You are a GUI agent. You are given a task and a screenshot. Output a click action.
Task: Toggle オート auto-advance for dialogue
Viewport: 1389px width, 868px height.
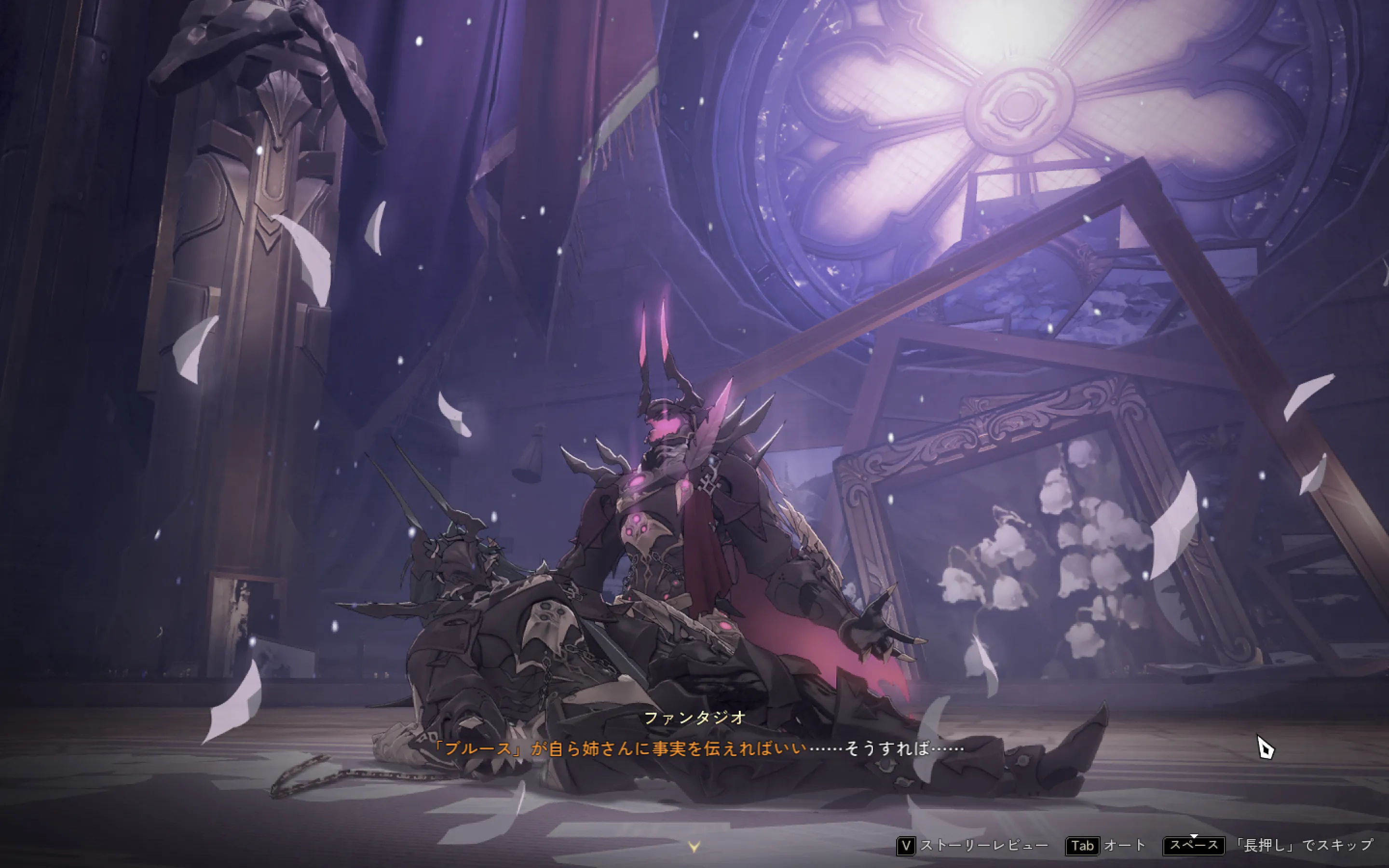[1105, 846]
